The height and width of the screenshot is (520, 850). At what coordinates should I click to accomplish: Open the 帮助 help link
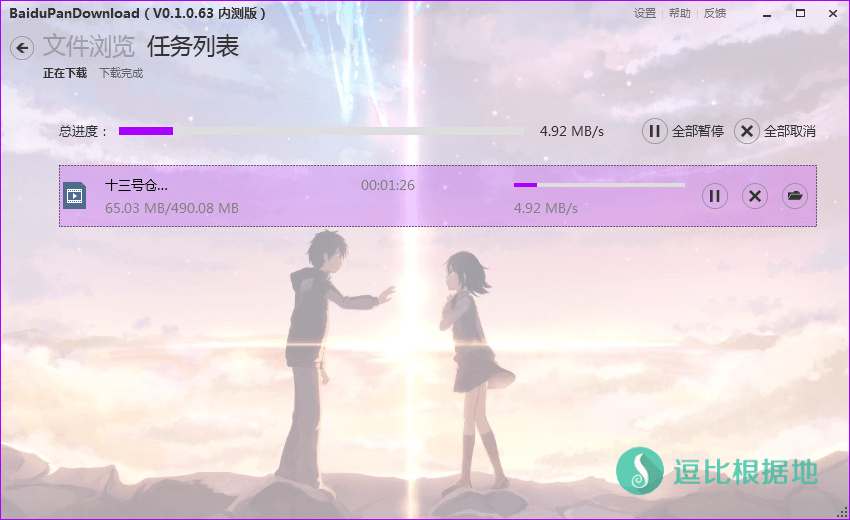[679, 13]
